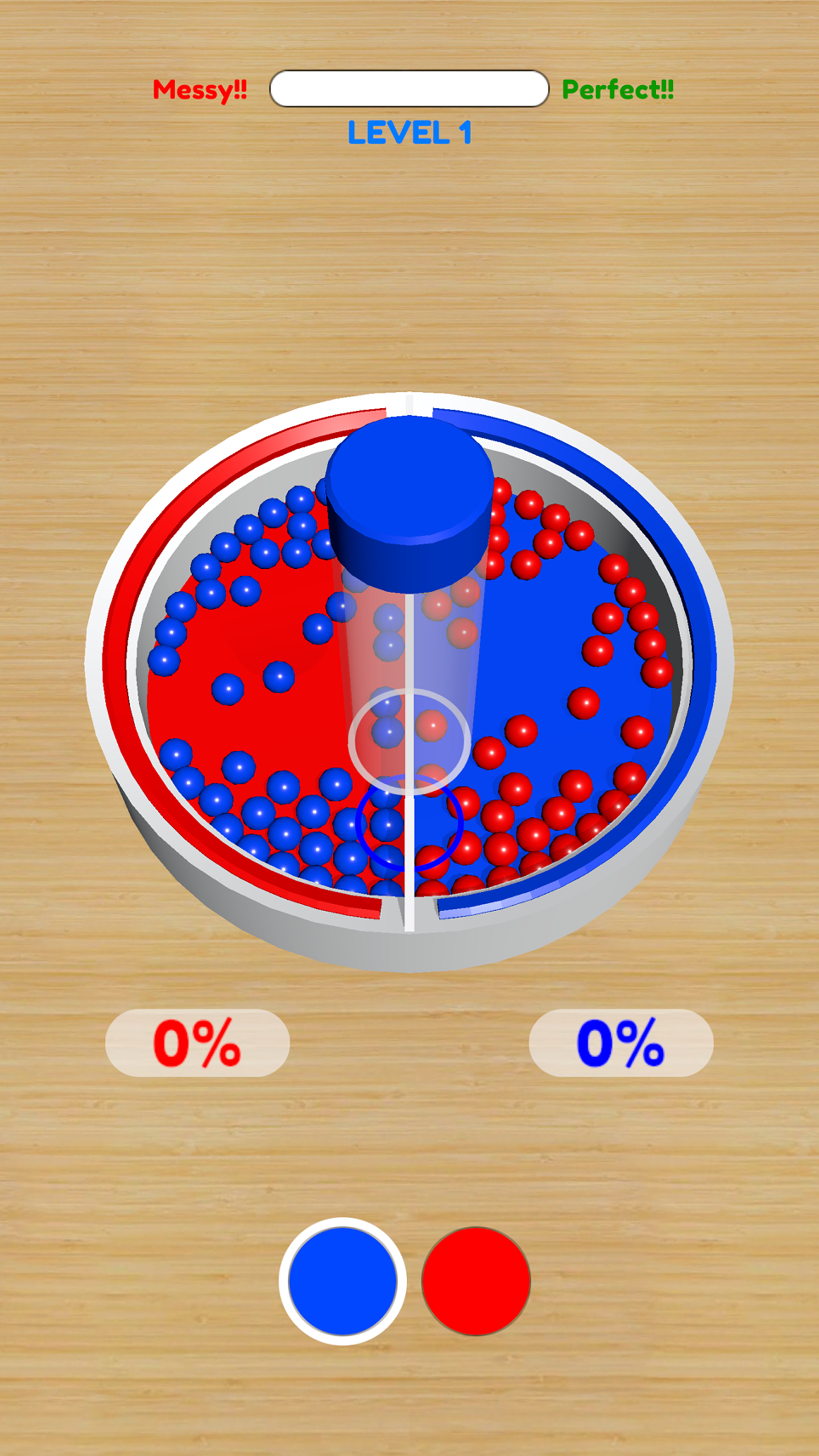
Task: Tap the Perfect!! label
Action: [618, 88]
